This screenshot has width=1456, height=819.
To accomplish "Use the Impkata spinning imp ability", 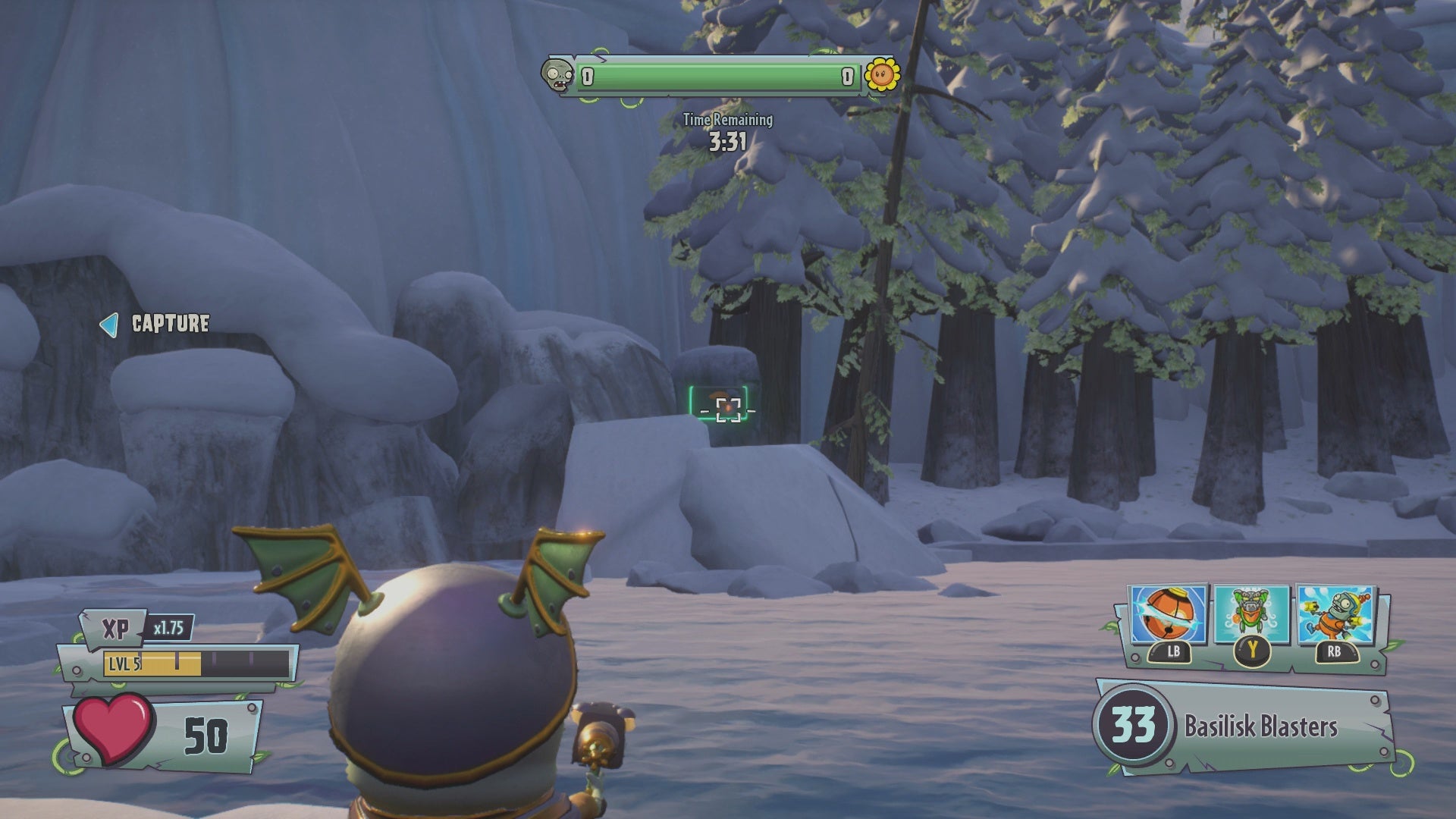I will (1335, 616).
